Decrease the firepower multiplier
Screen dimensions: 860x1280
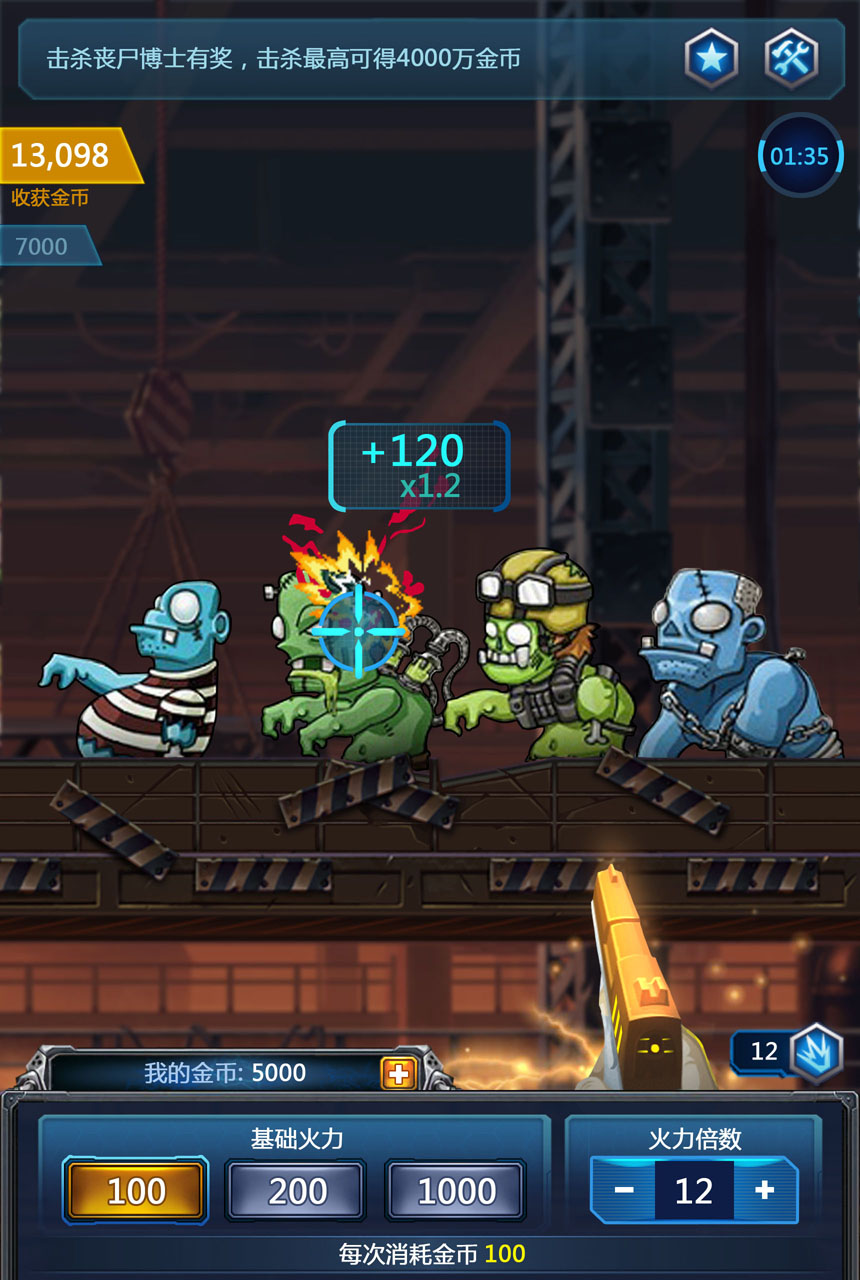[x=624, y=1190]
